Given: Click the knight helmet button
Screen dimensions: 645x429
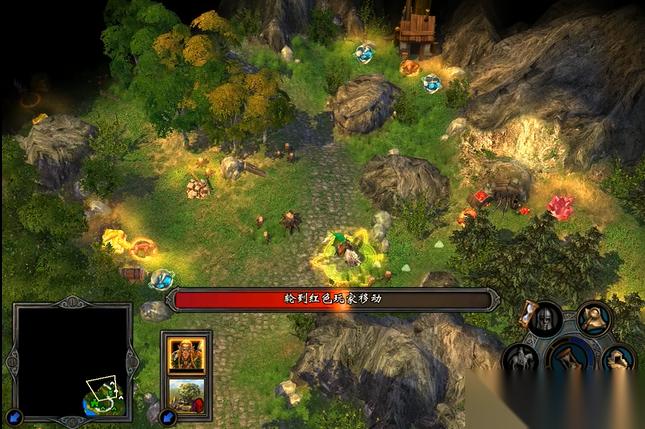Looking at the screenshot, I should (545, 320).
